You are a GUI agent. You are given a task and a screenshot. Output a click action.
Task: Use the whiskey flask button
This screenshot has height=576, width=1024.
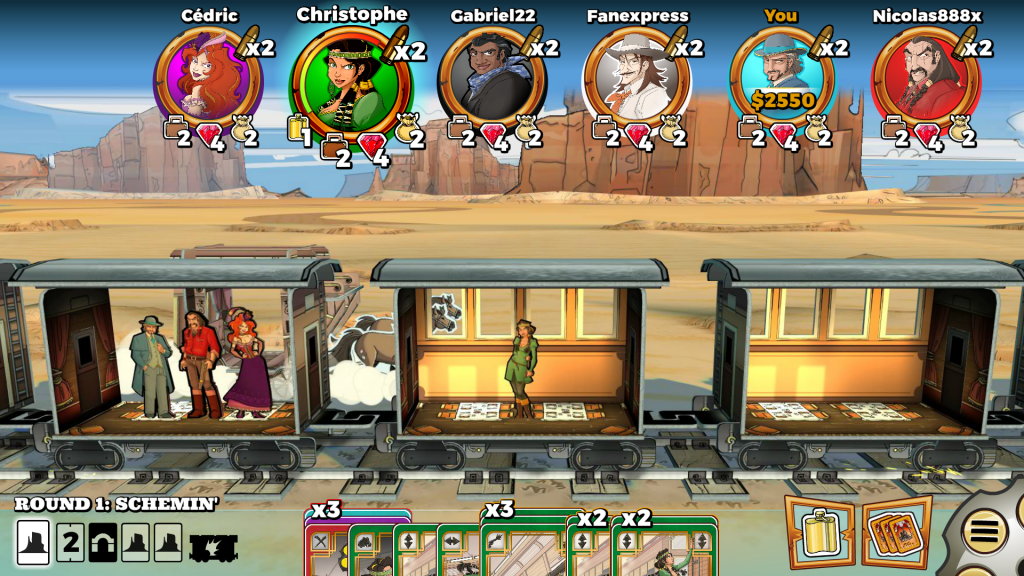coord(819,530)
